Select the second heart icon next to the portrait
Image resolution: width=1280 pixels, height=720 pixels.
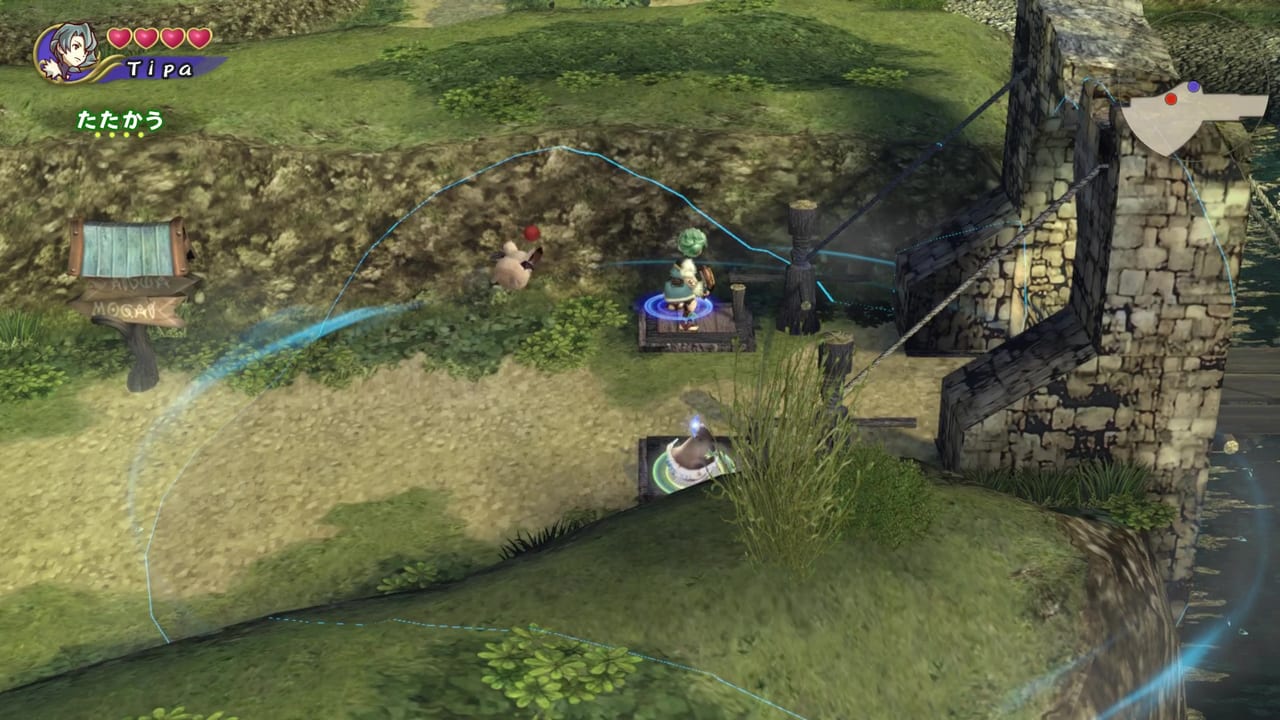[146, 39]
